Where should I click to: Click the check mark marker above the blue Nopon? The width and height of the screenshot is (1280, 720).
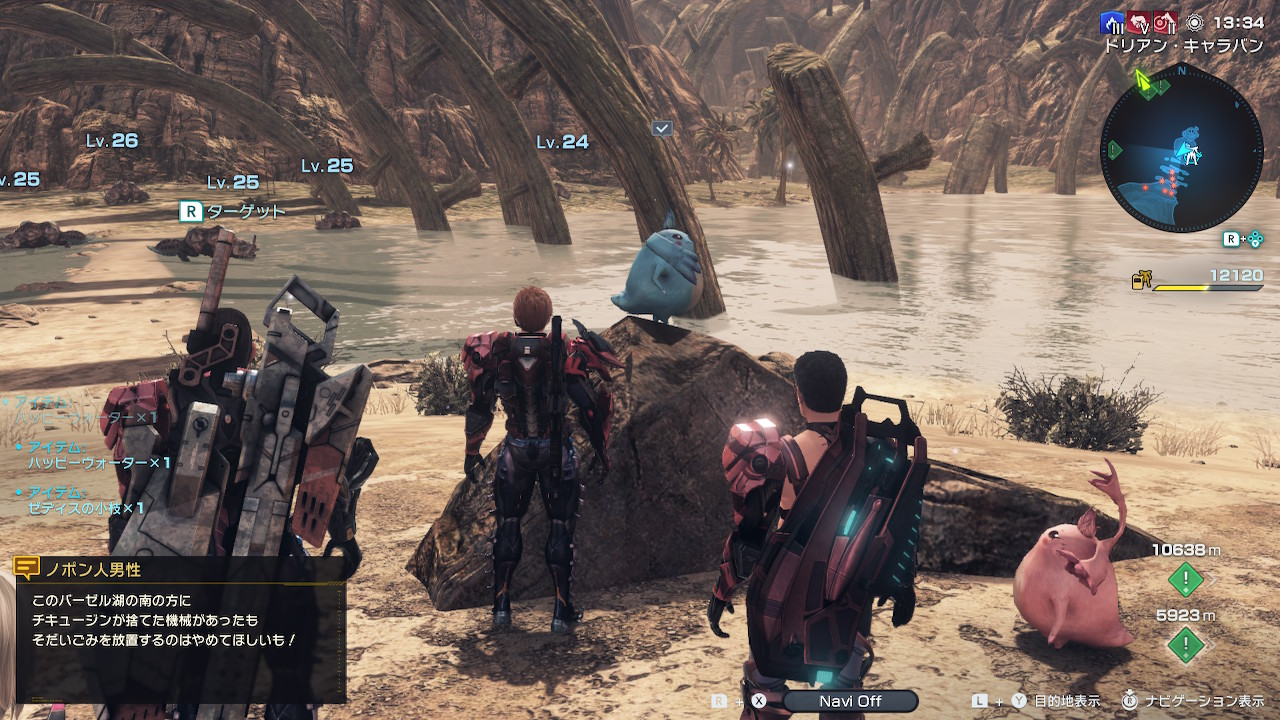[x=661, y=128]
